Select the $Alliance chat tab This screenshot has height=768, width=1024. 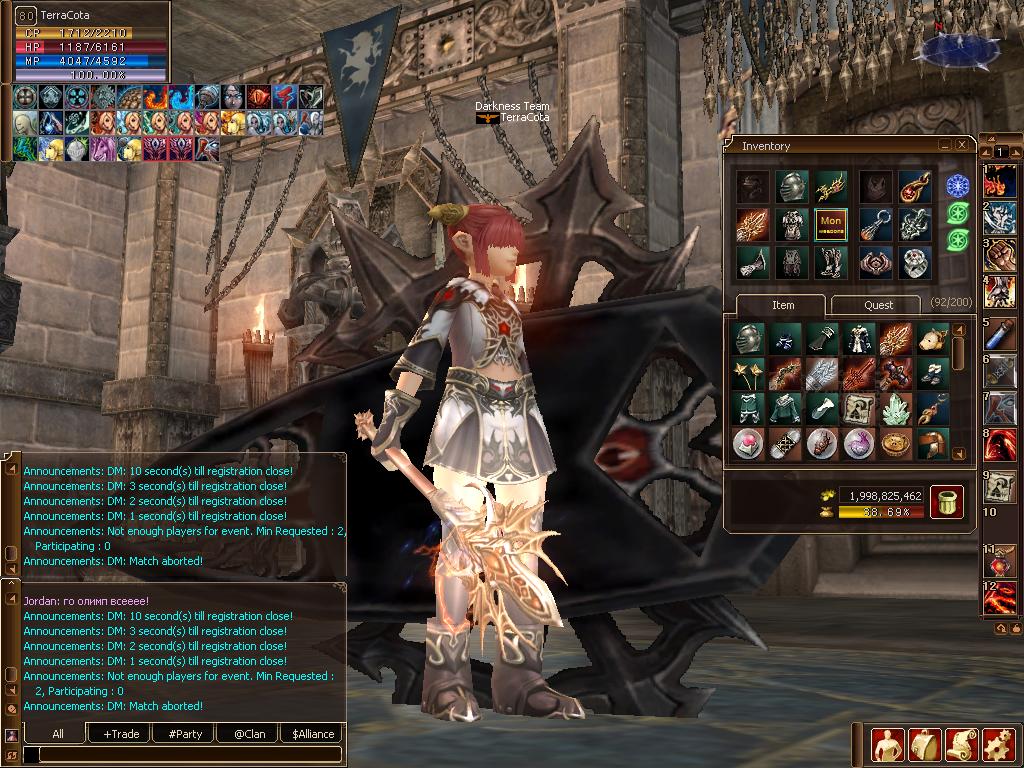click(313, 734)
